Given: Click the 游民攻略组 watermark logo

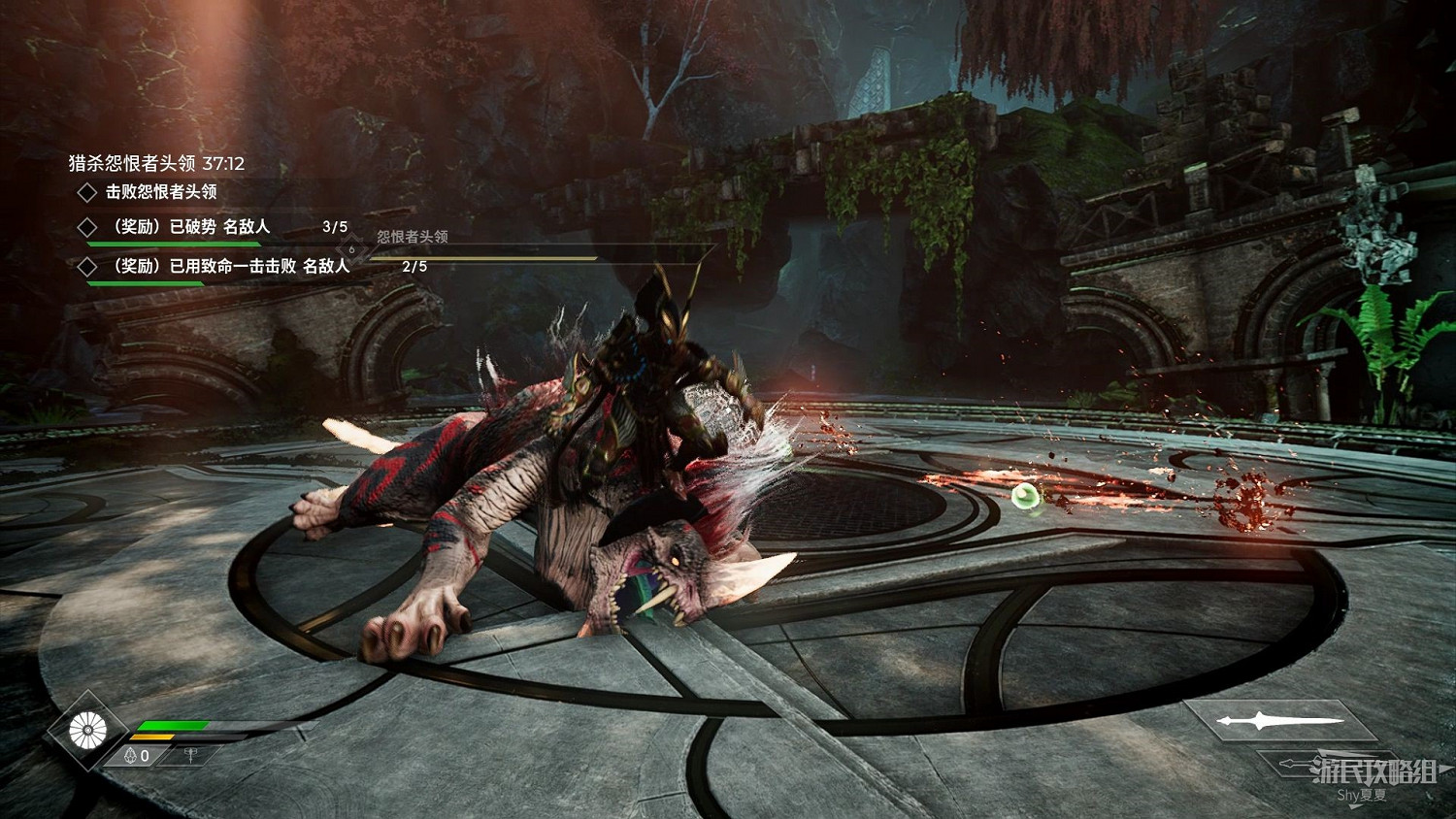Looking at the screenshot, I should [1373, 771].
